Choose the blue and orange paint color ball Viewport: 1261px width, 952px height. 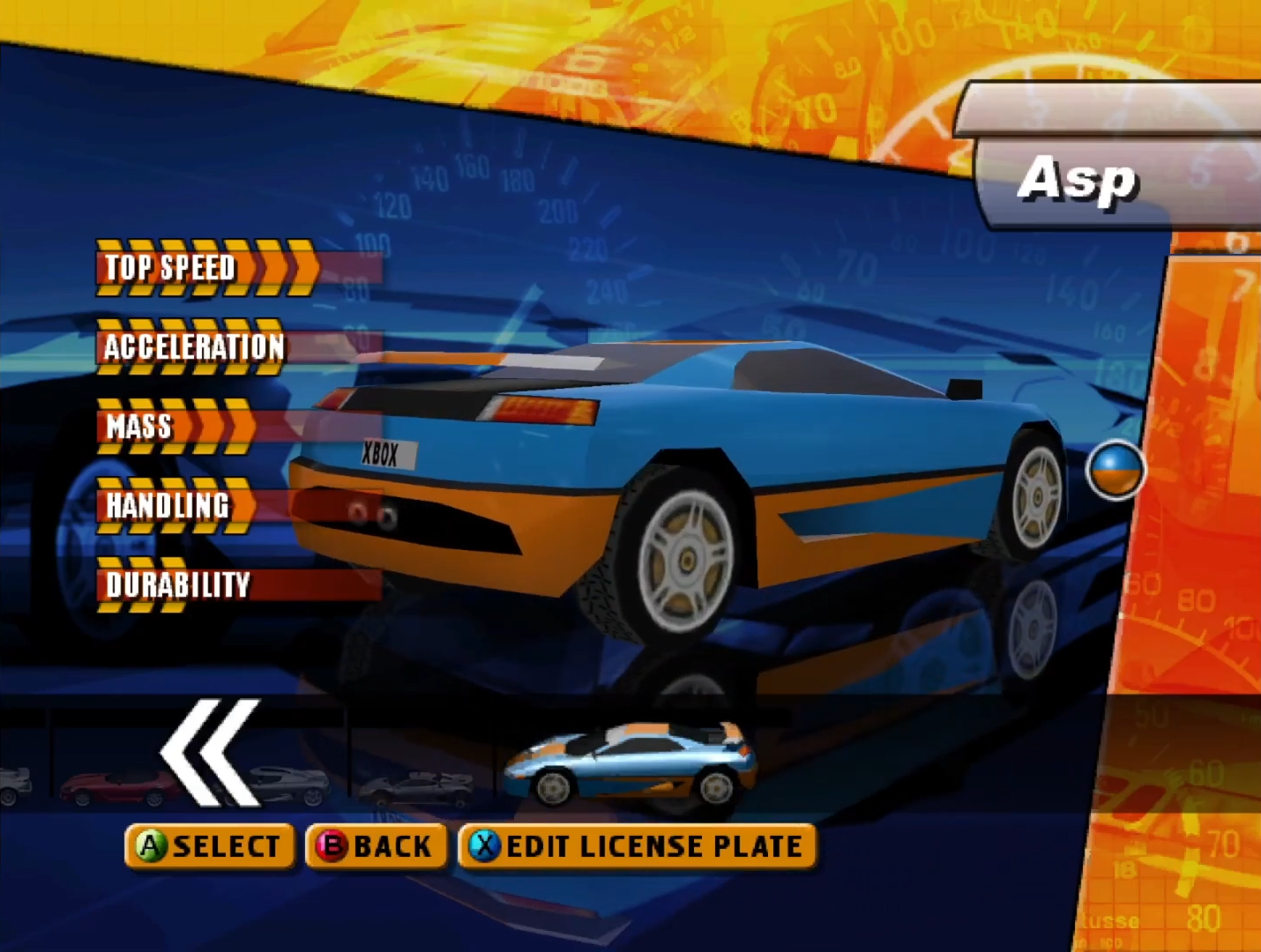(1115, 470)
